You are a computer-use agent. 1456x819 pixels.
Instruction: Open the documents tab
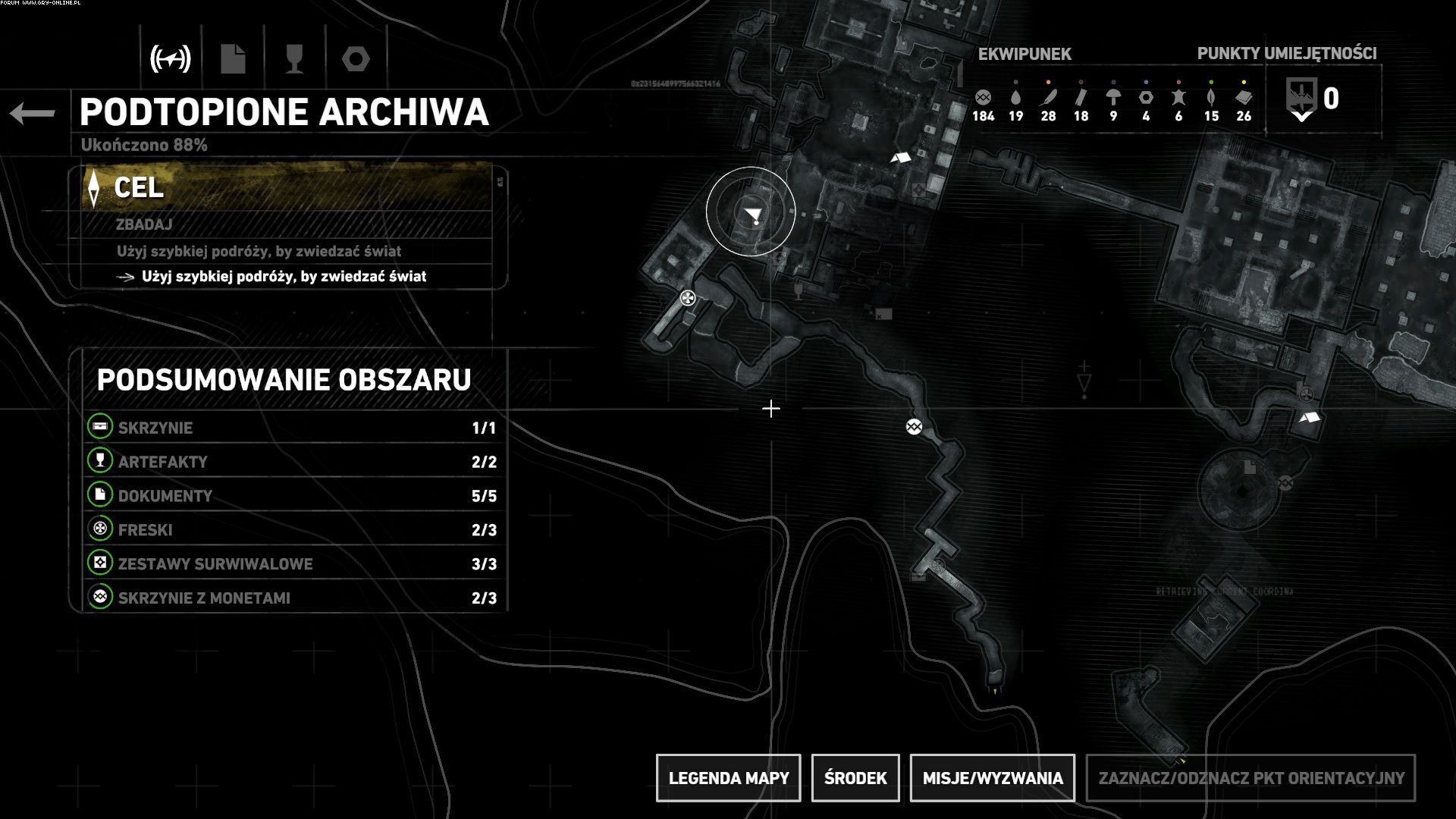point(233,58)
